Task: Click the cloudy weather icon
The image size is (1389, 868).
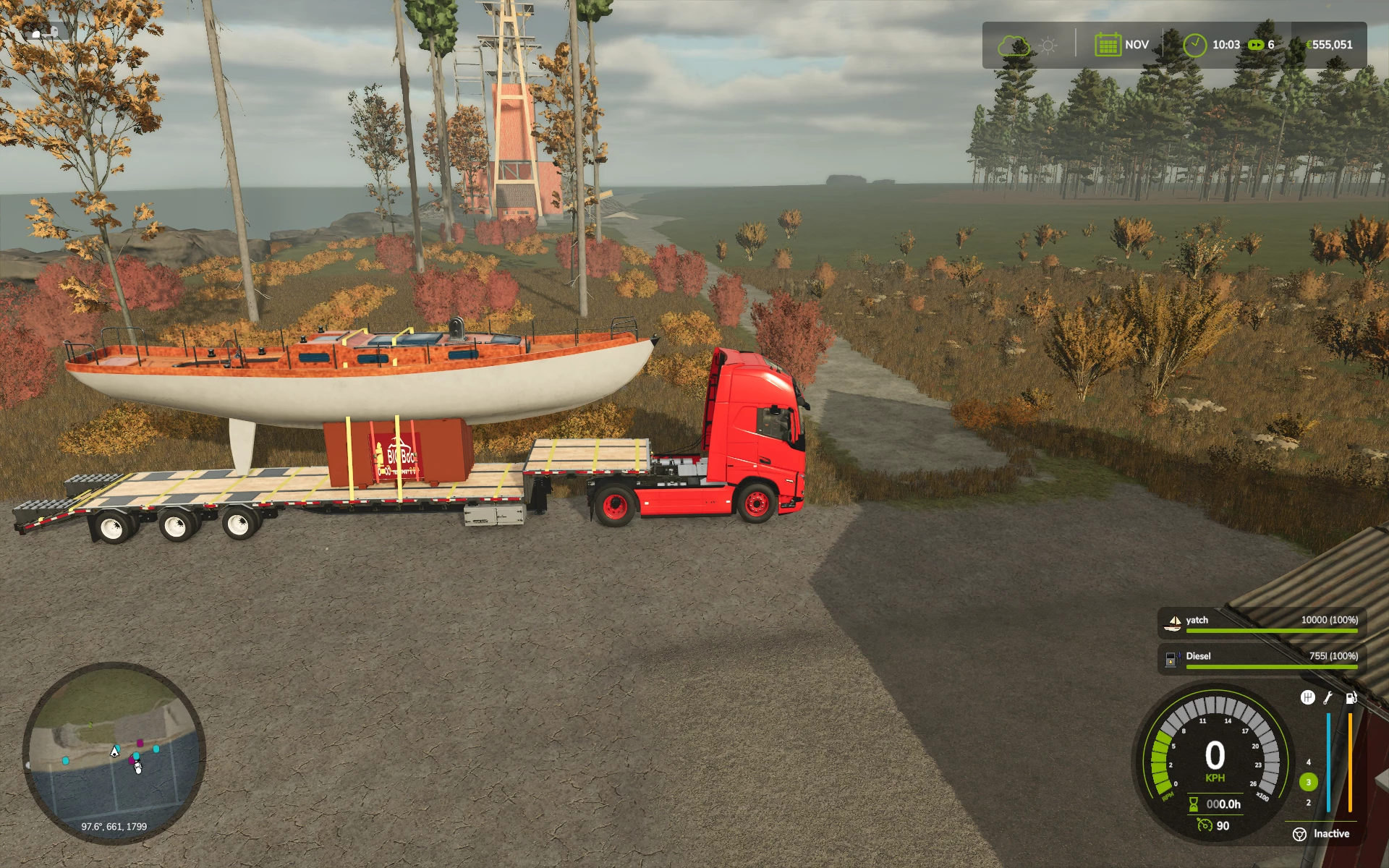Action: 1013,46
